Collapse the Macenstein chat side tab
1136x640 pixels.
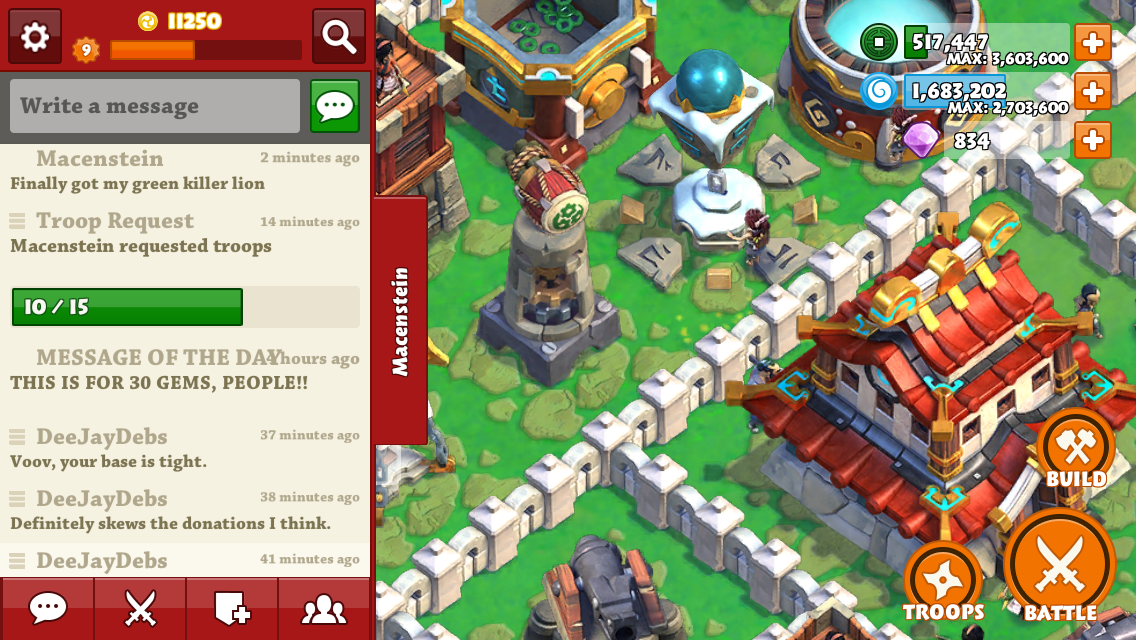pyautogui.click(x=400, y=321)
